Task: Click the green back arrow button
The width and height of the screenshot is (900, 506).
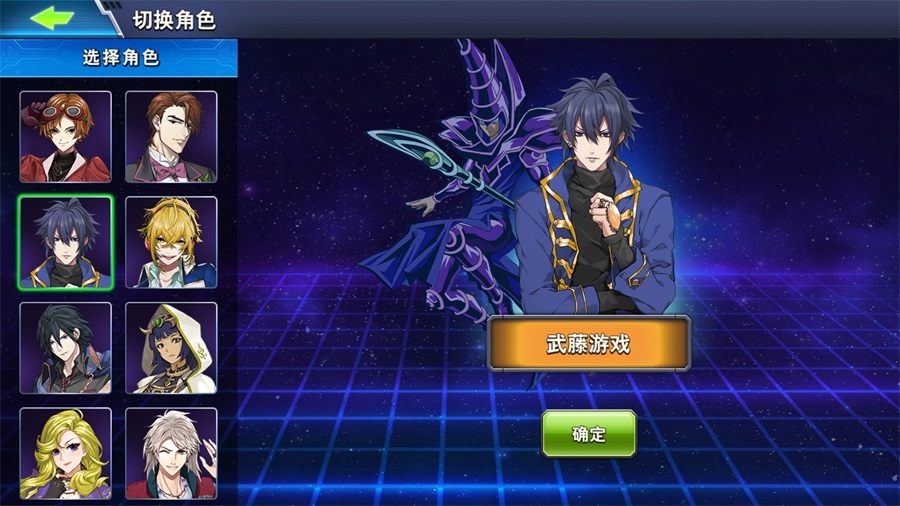Action: tap(54, 18)
